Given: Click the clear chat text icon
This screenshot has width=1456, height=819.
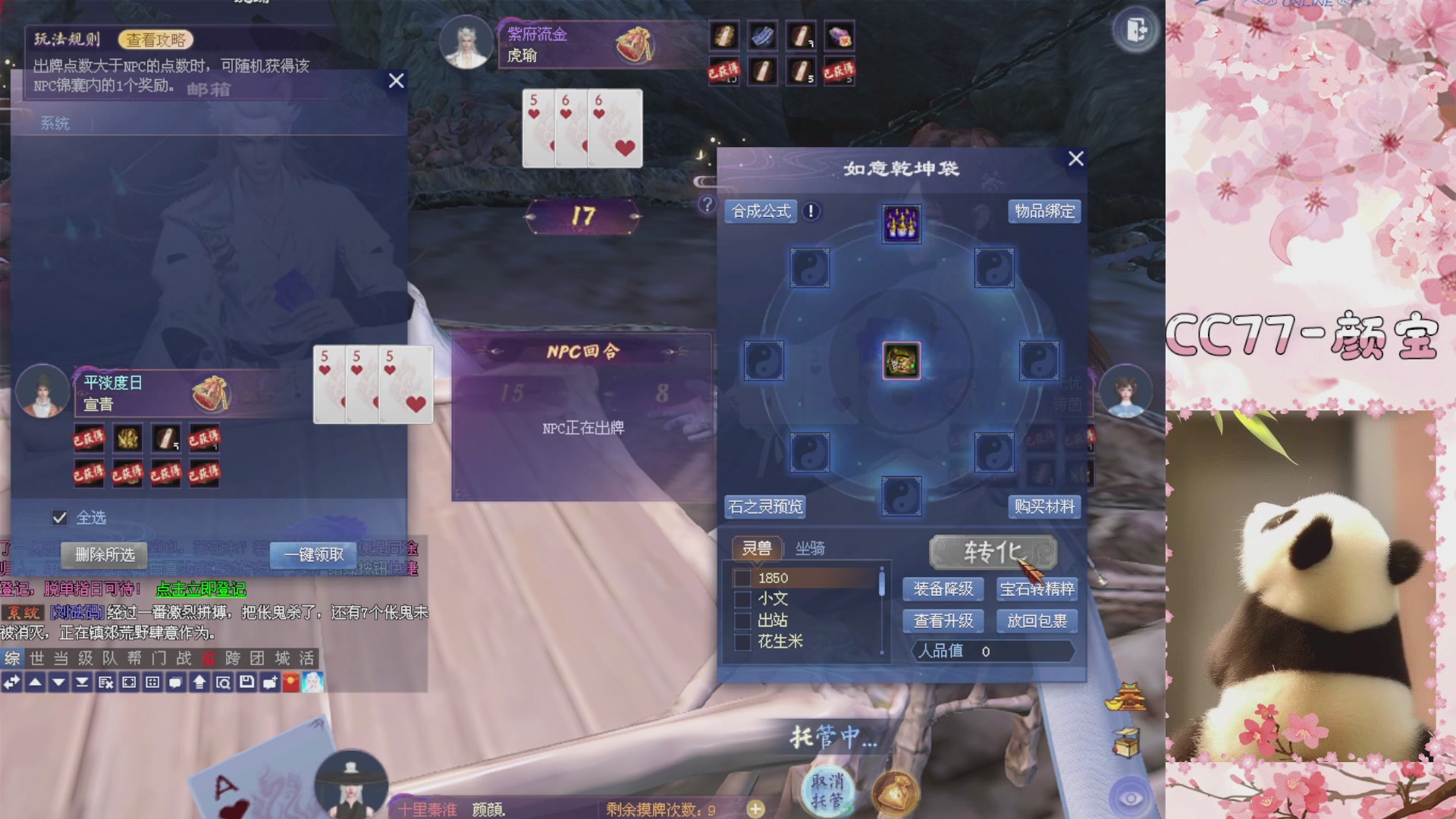Looking at the screenshot, I should point(105,682).
